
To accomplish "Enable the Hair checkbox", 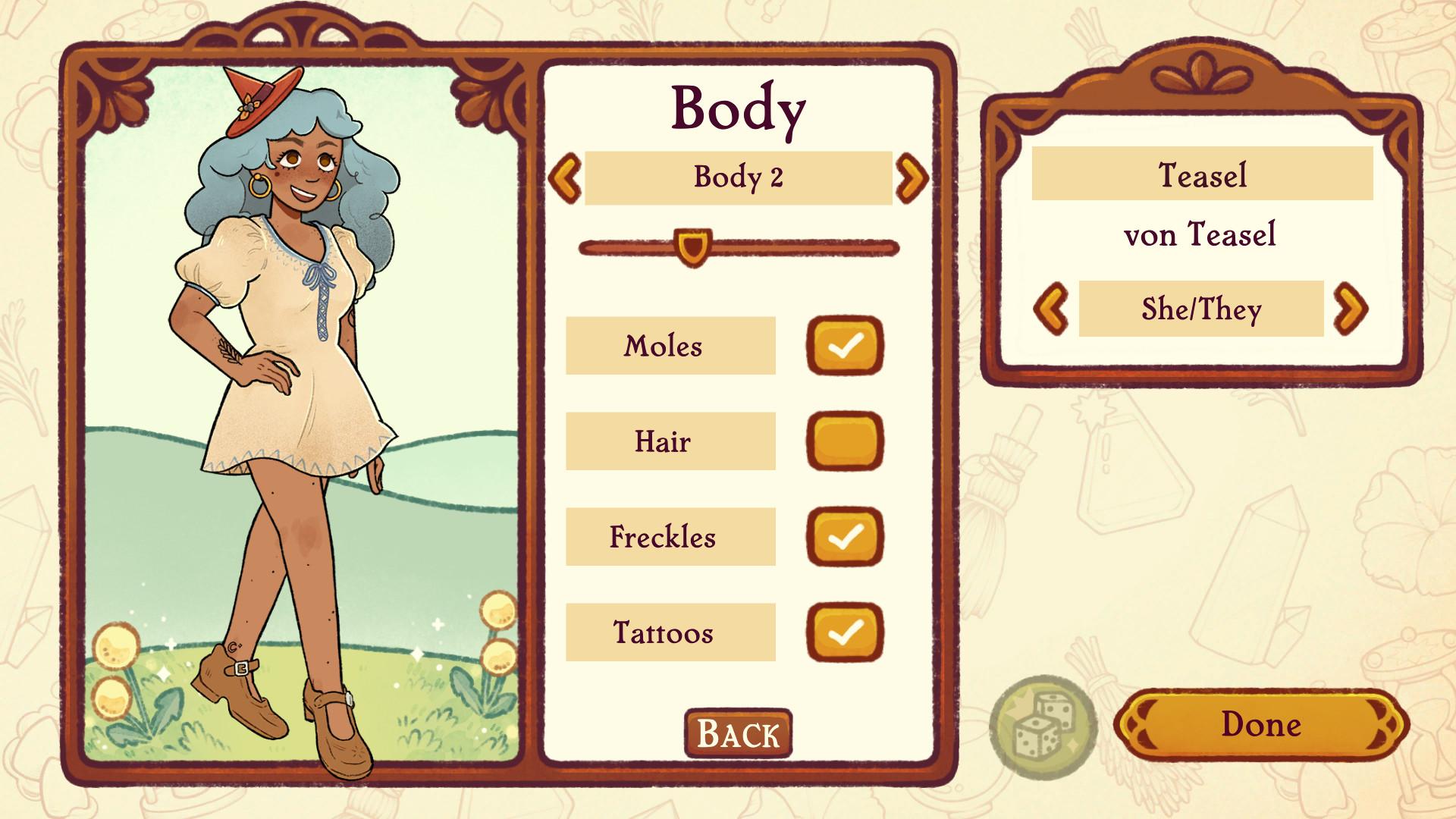I will click(x=844, y=441).
